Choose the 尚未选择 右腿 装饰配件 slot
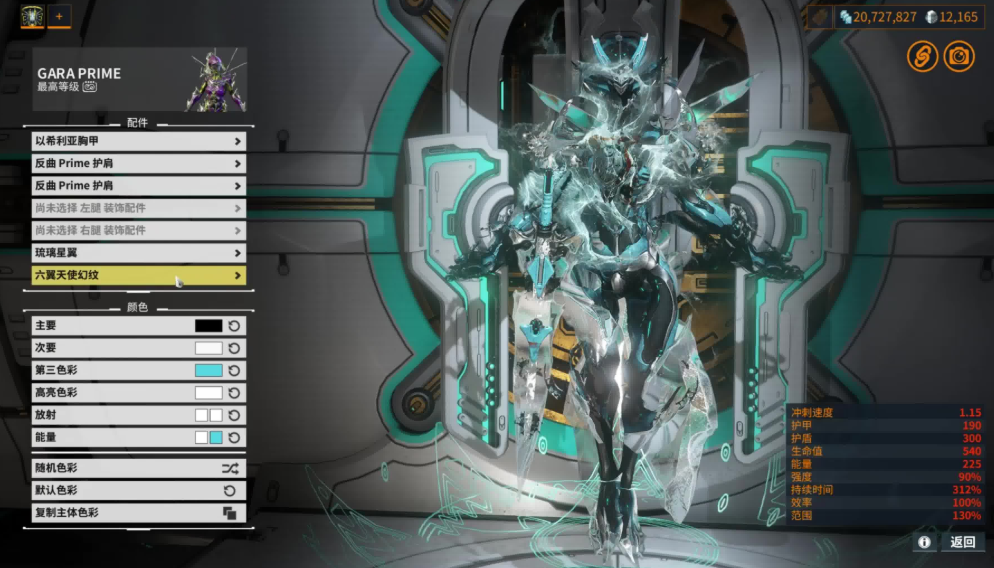 click(138, 230)
